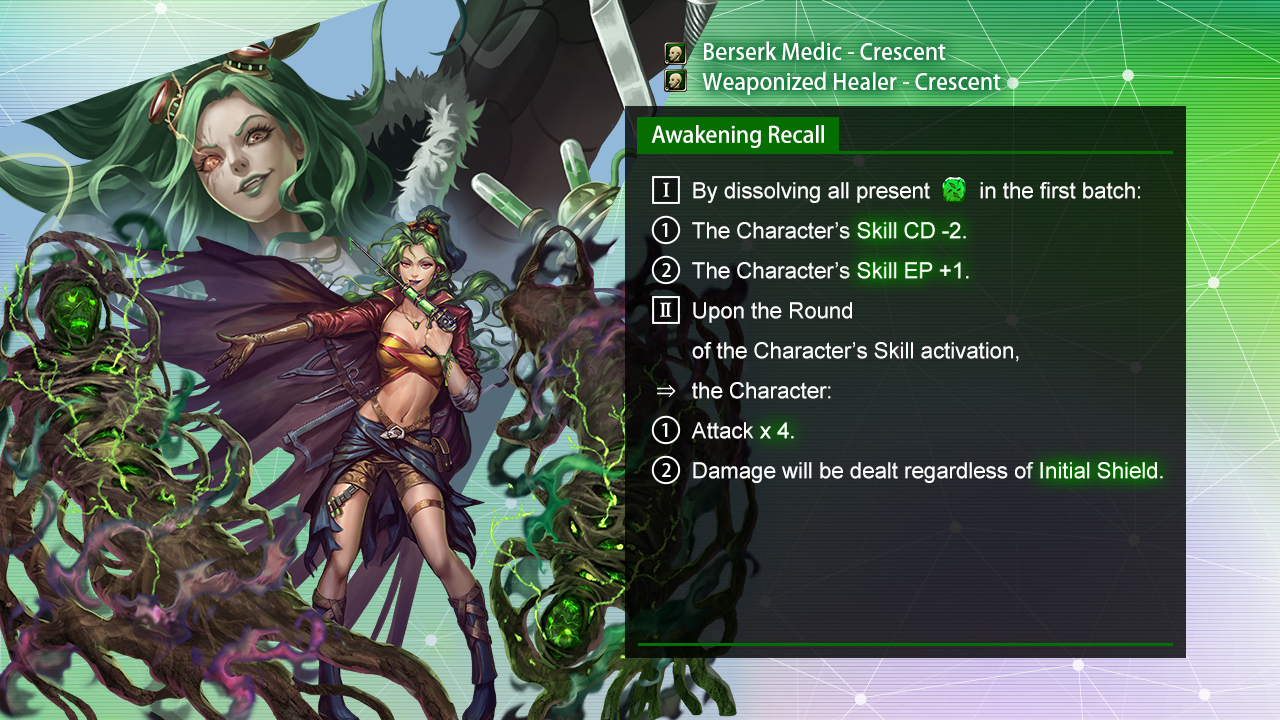Choose the Berserk Medic - Crescent entry
This screenshot has height=720, width=1280.
[x=822, y=53]
